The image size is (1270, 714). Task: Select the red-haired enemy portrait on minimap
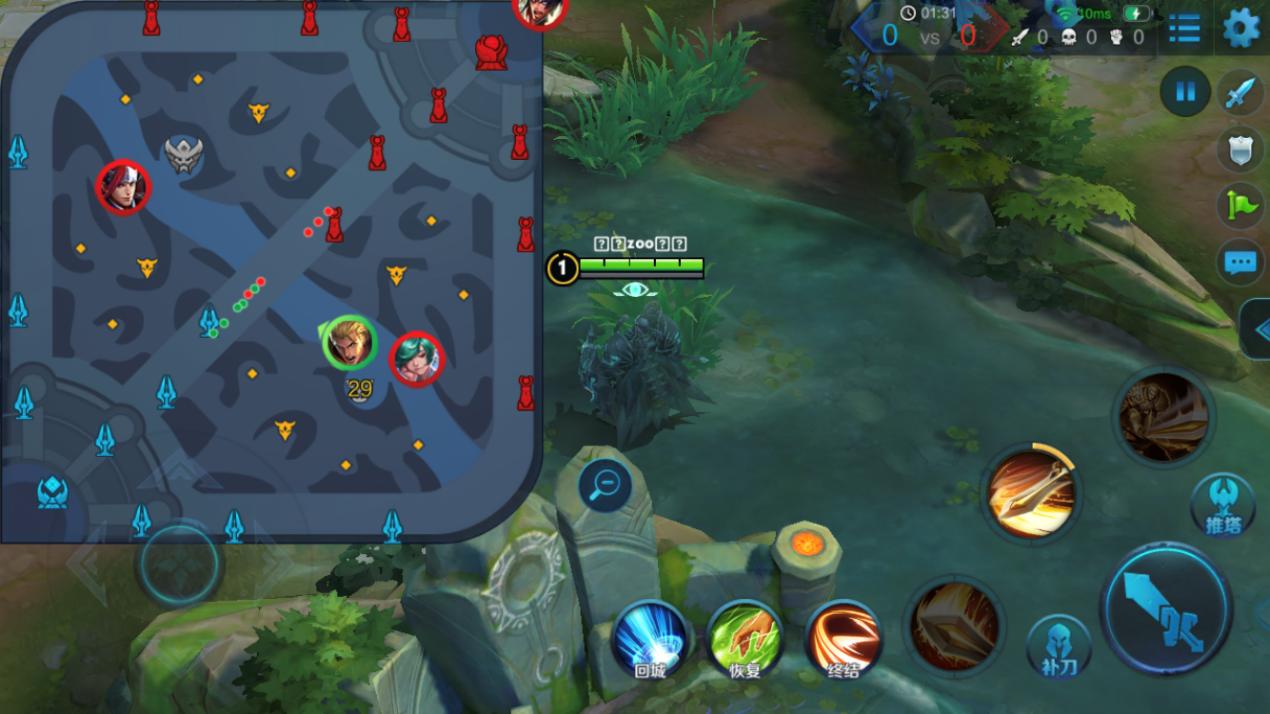click(x=123, y=187)
